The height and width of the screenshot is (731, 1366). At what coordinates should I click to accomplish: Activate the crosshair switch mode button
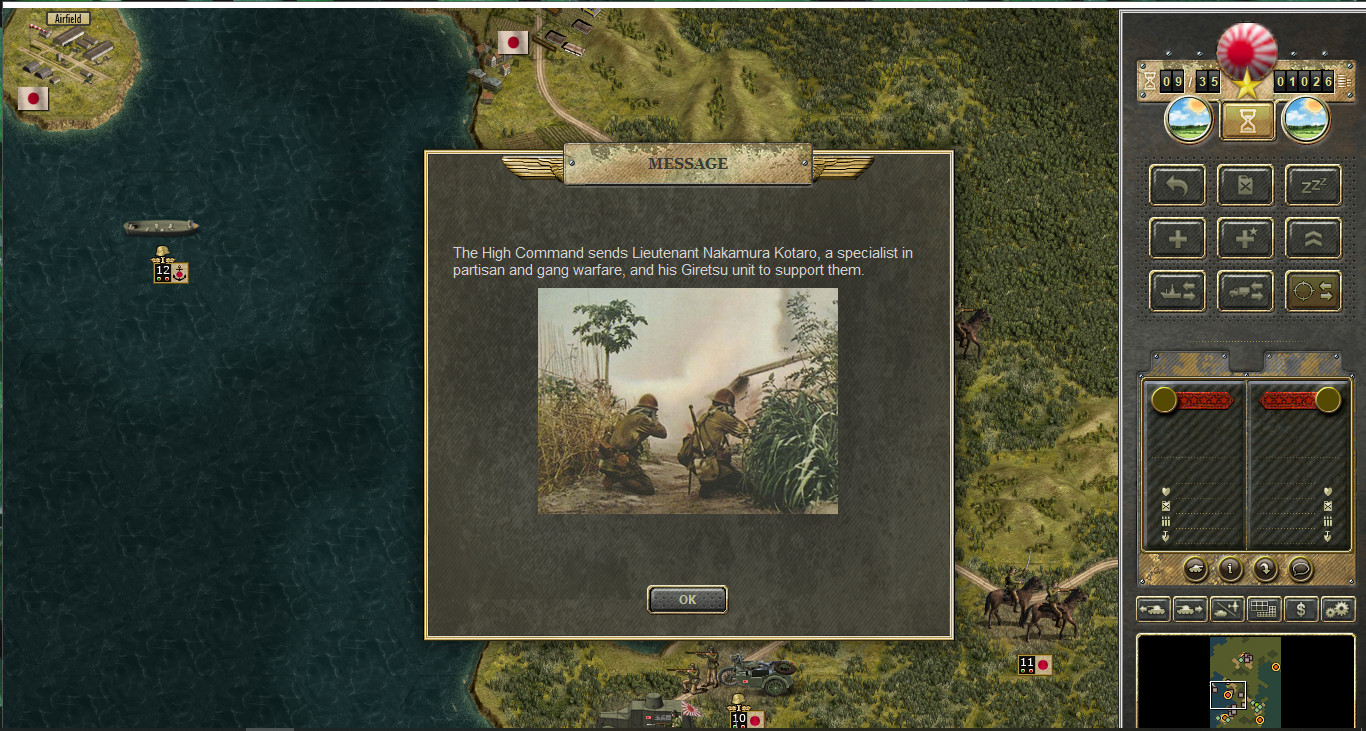(x=1312, y=291)
